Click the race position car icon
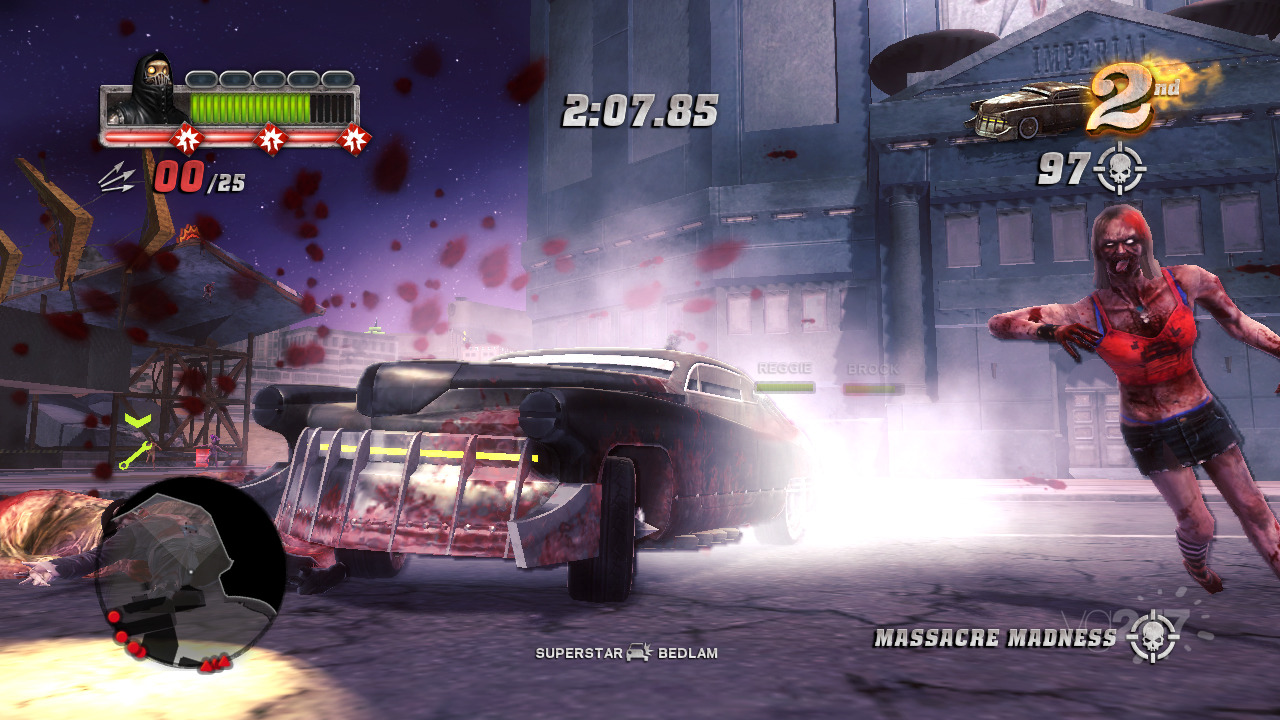This screenshot has height=720, width=1280. pos(1025,112)
